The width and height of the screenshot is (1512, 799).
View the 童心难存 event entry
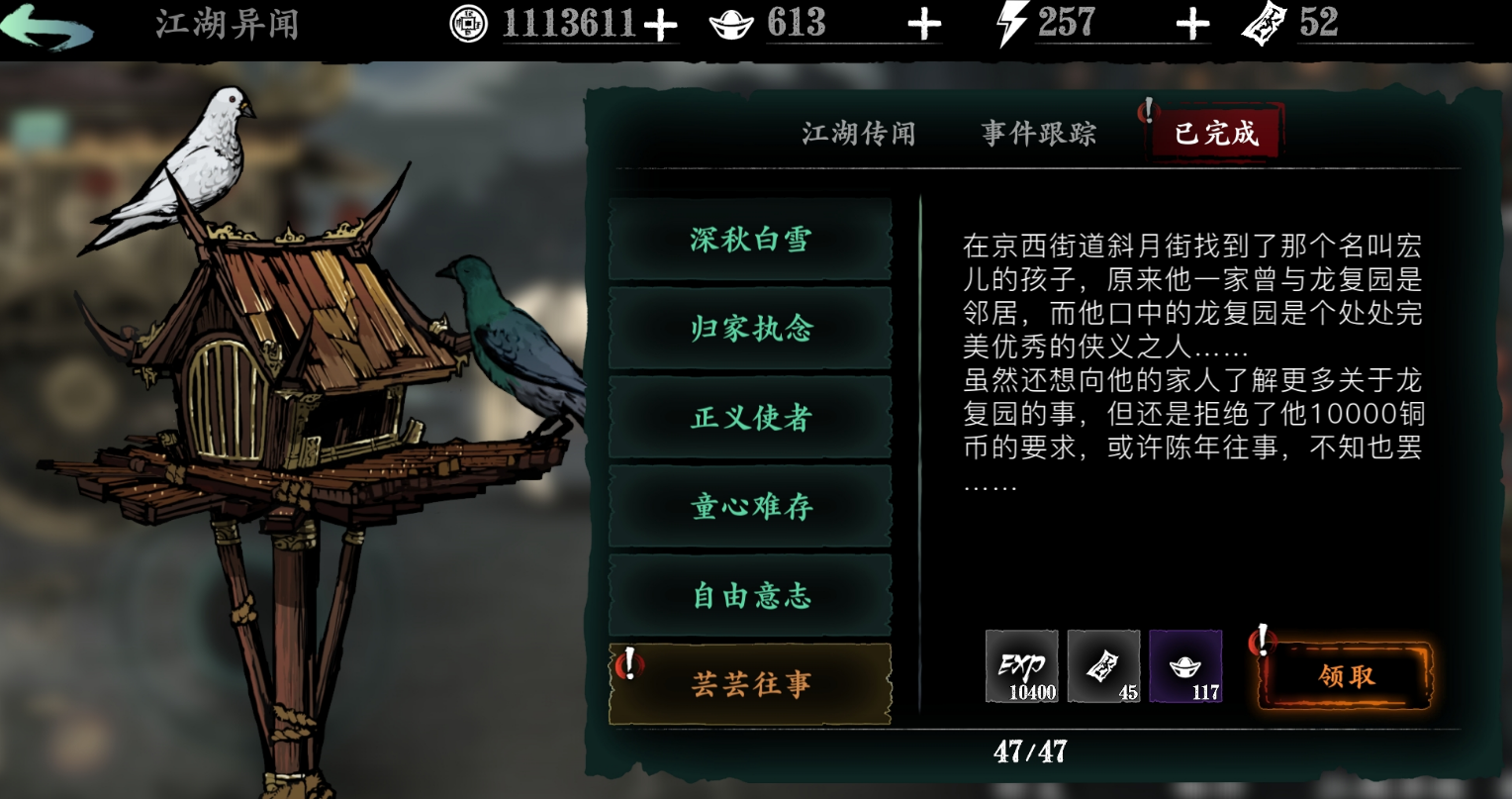pos(750,507)
